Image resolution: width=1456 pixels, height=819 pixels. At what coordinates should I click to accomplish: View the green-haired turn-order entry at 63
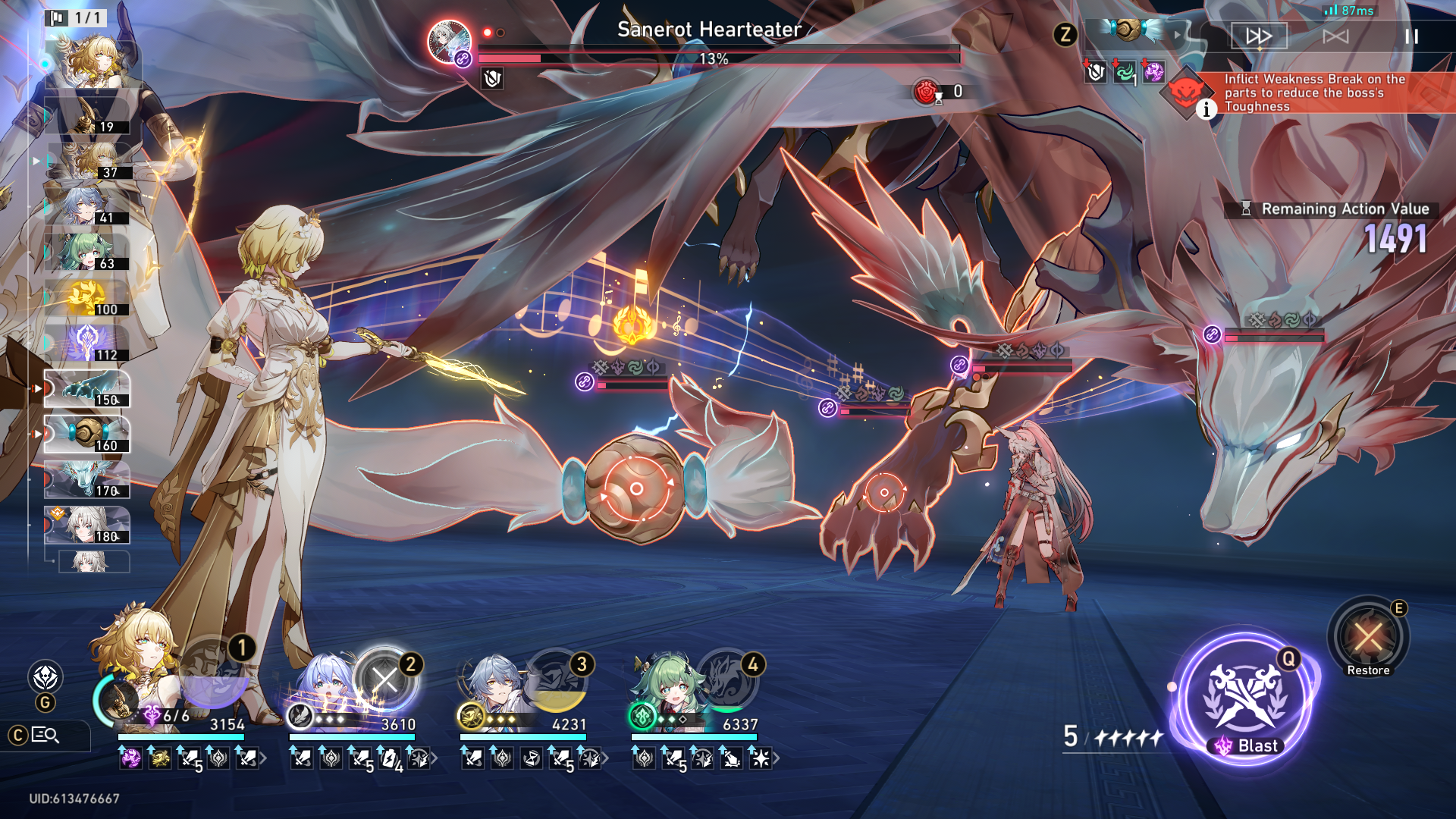coord(87,252)
